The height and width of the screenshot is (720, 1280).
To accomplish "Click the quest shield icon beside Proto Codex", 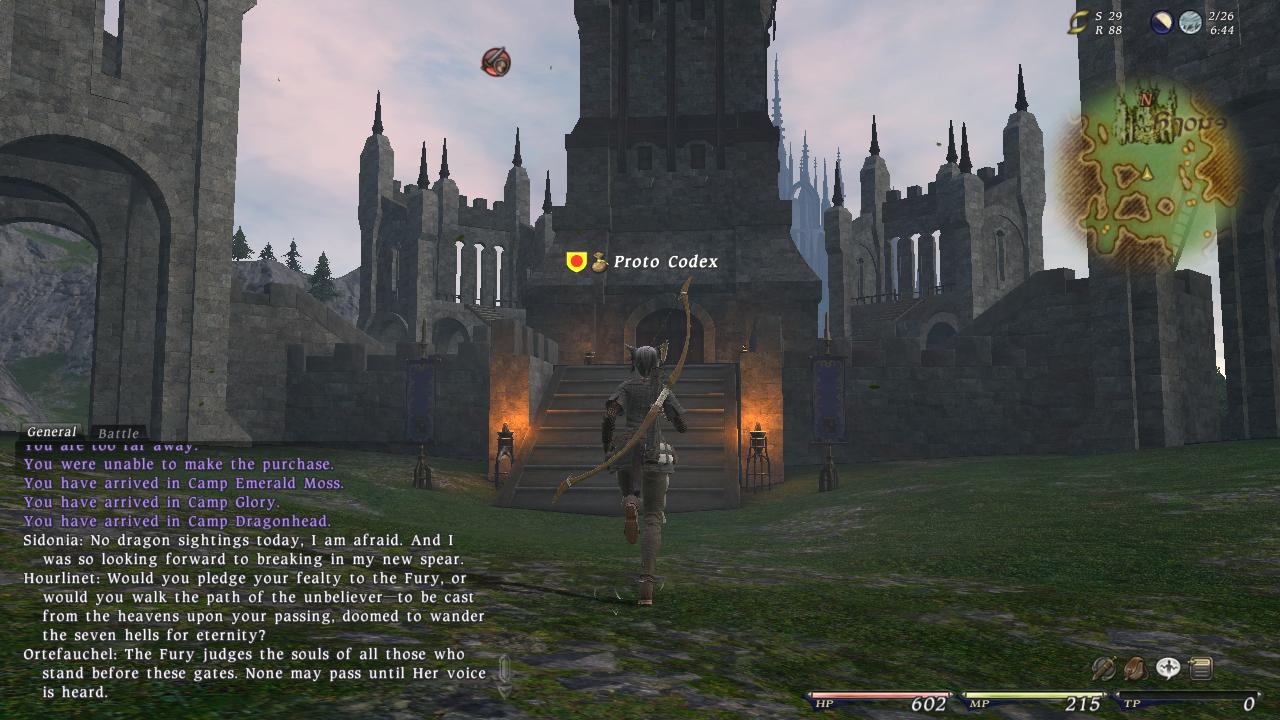I will (x=575, y=260).
